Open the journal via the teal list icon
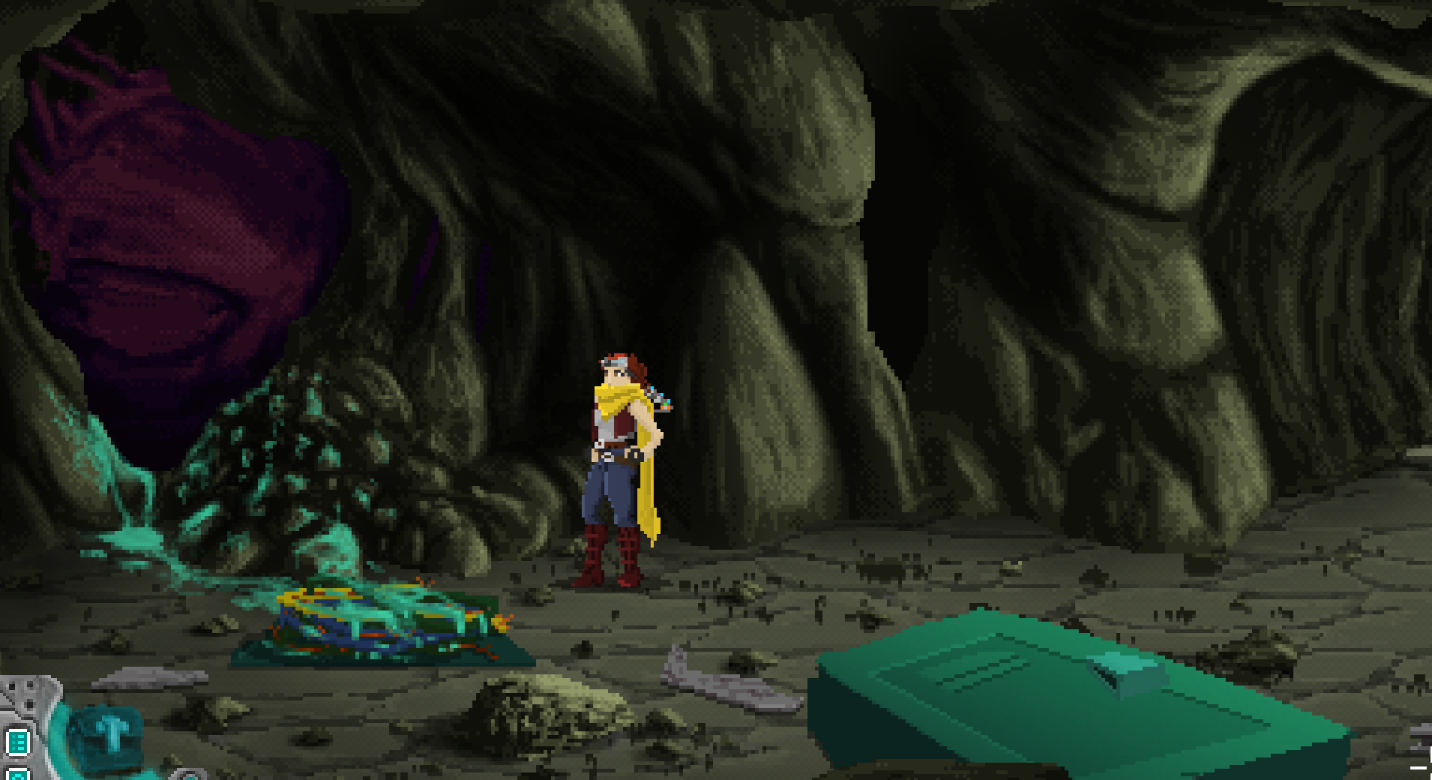 pyautogui.click(x=17, y=741)
